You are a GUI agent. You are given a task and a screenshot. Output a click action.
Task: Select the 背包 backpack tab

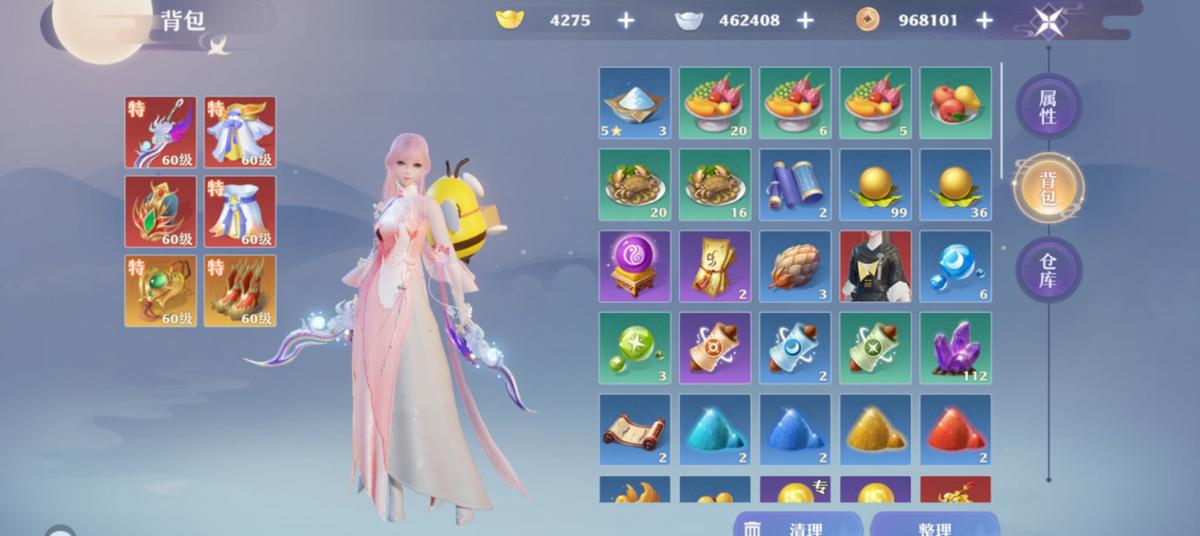[1048, 188]
